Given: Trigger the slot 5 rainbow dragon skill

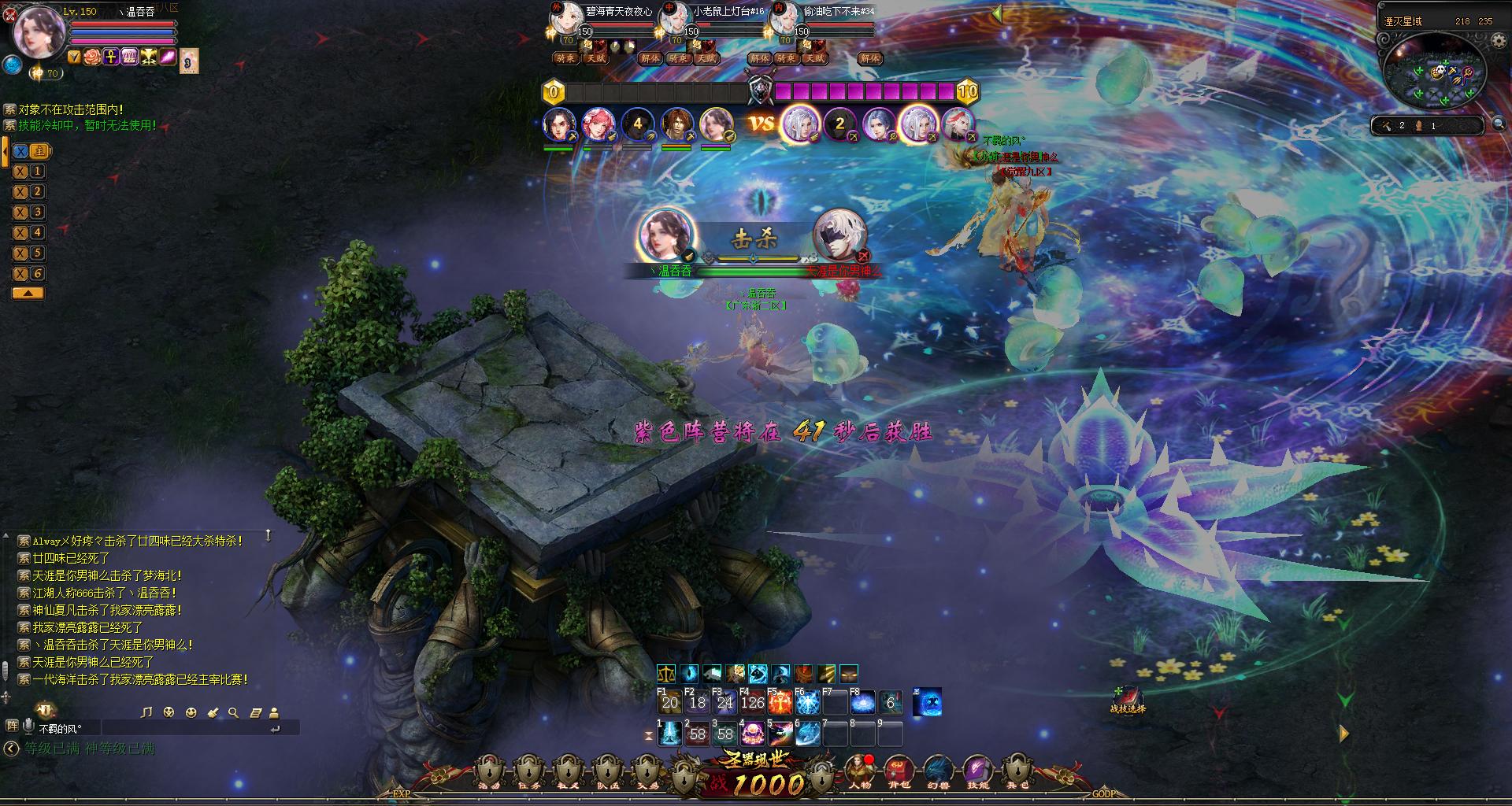Looking at the screenshot, I should tap(780, 734).
